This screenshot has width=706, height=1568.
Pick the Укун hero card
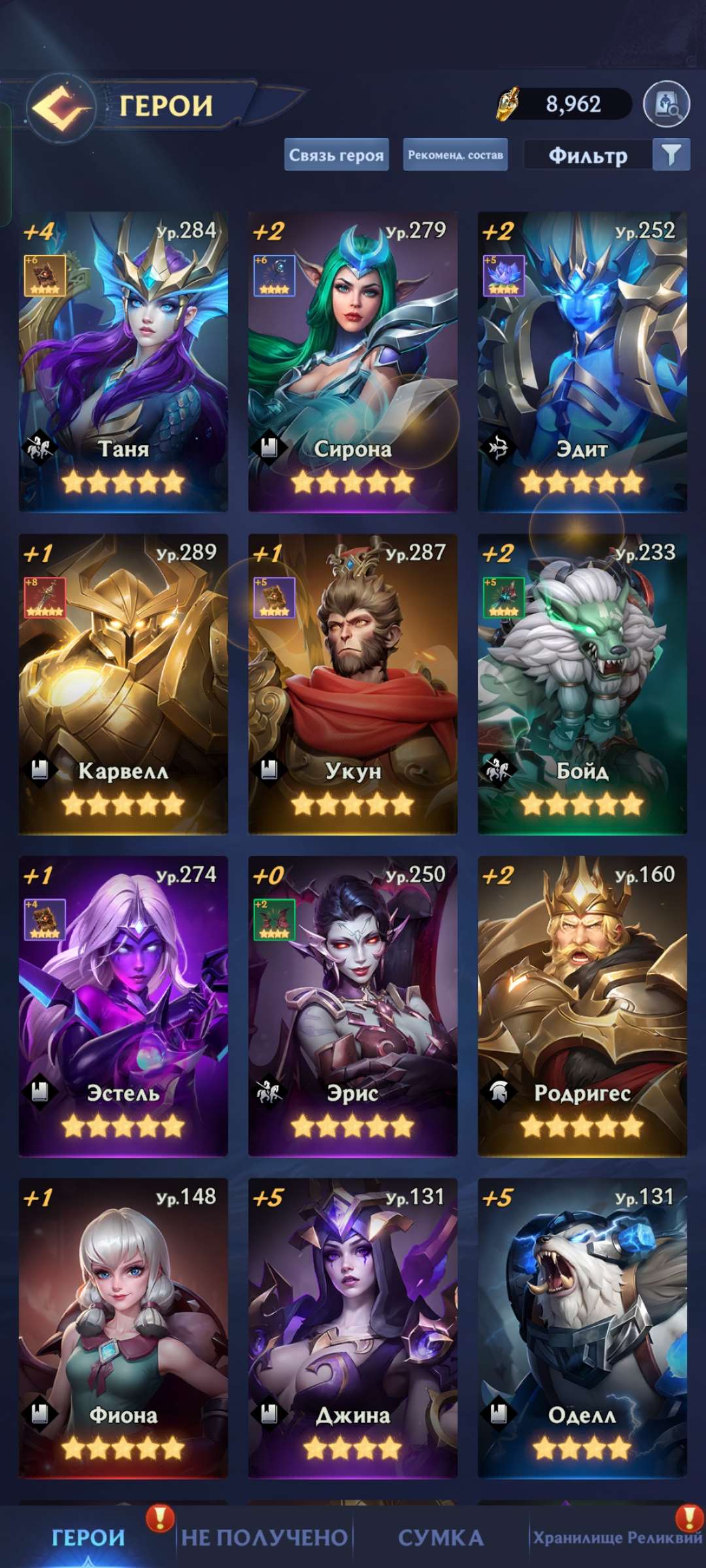point(352,683)
